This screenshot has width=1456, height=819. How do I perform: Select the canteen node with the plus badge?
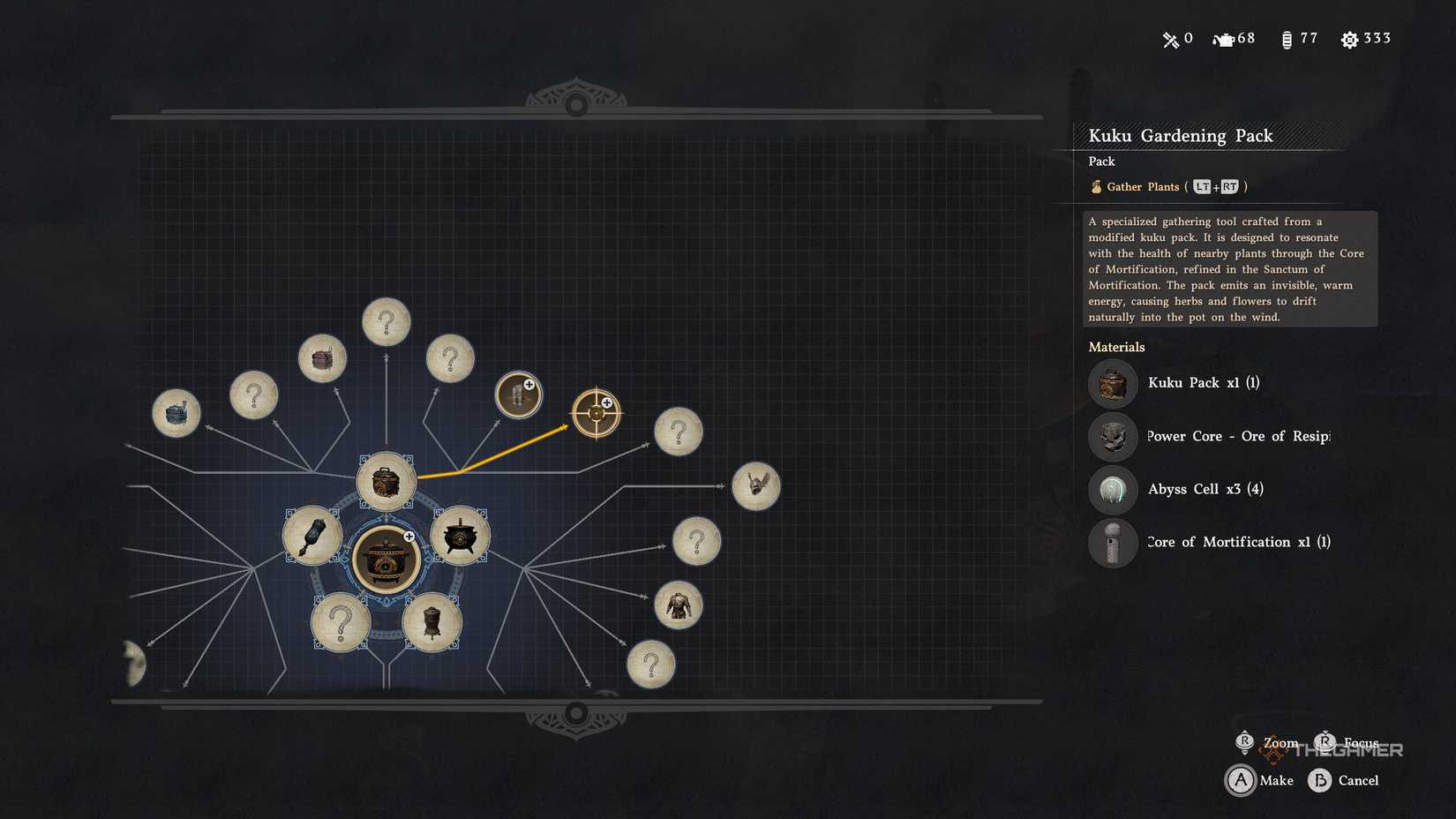(x=518, y=394)
